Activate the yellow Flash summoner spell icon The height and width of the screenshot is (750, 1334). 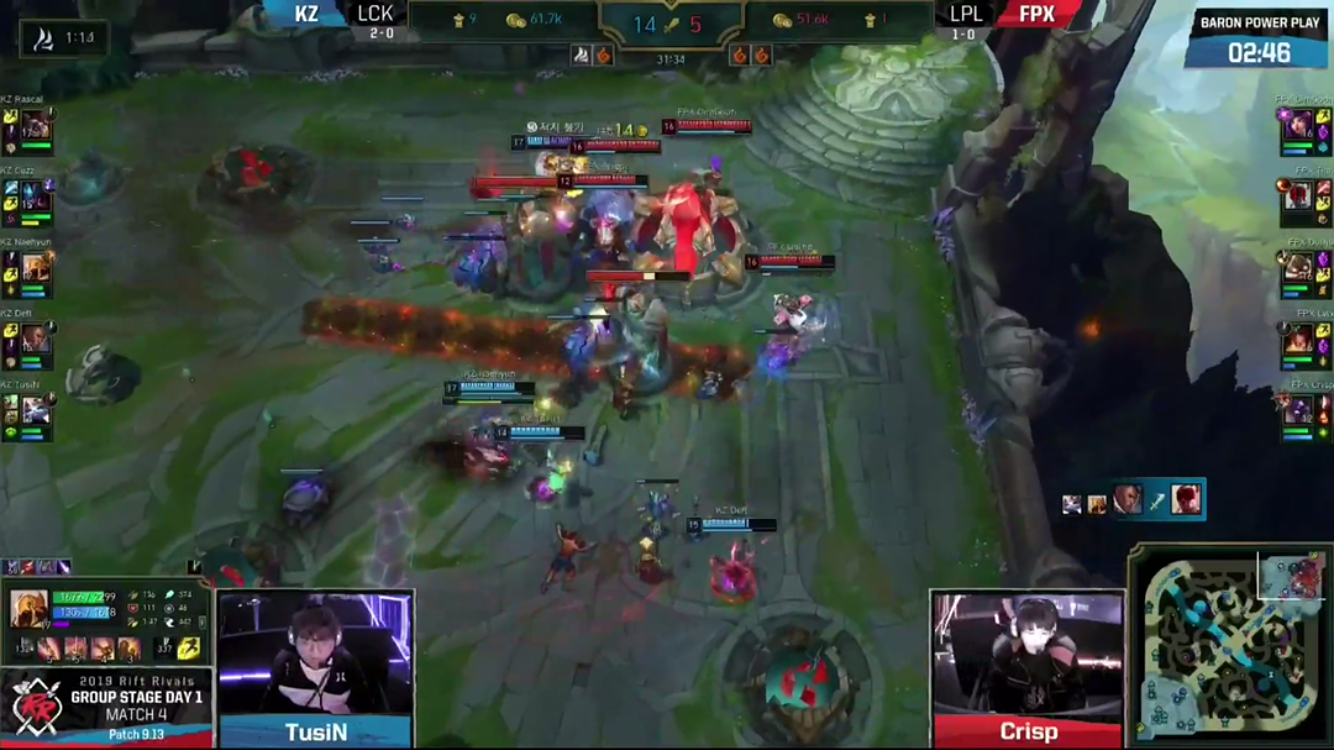coord(188,650)
